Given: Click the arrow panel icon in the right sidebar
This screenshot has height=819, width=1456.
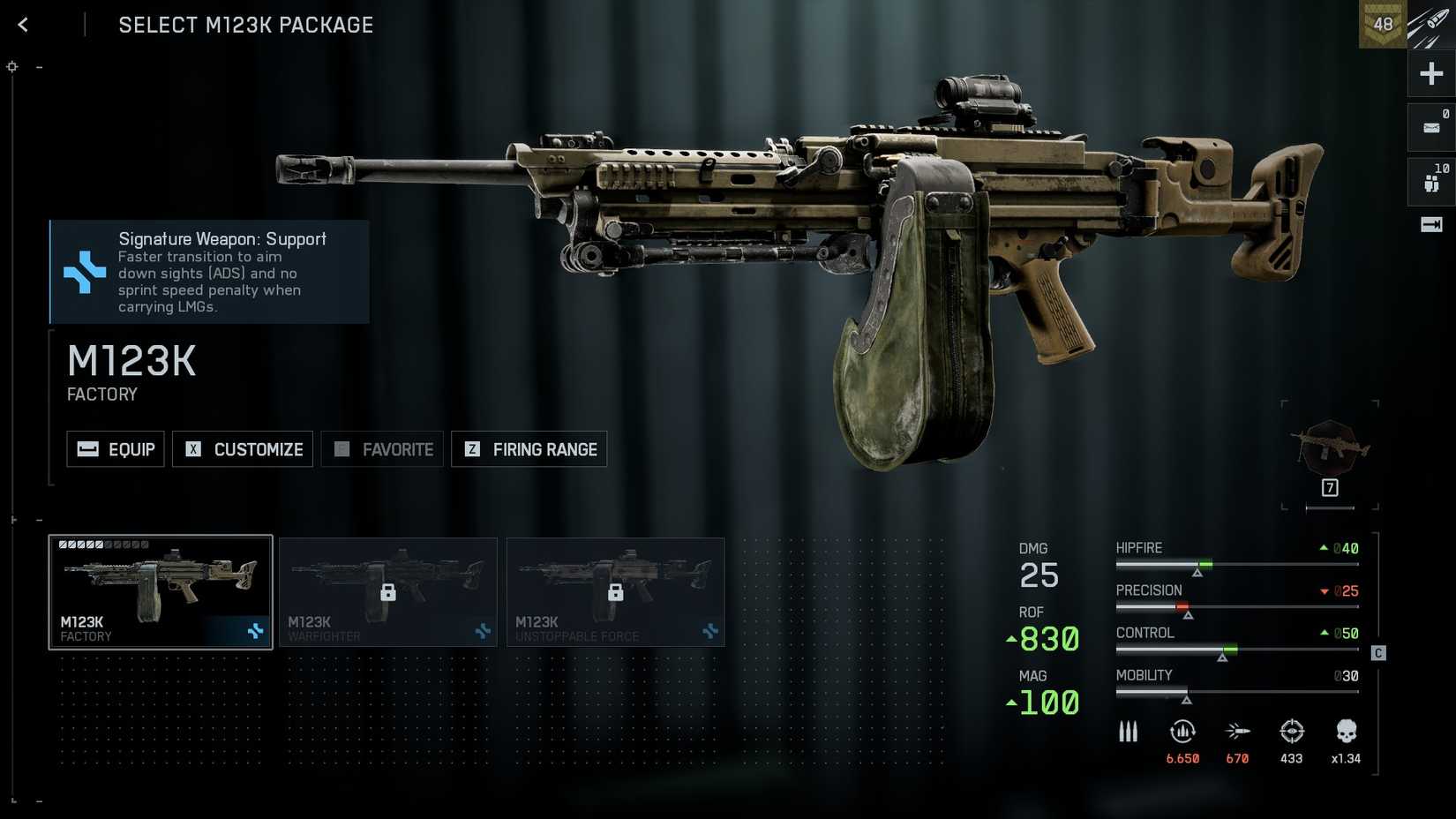Looking at the screenshot, I should coord(1430,225).
